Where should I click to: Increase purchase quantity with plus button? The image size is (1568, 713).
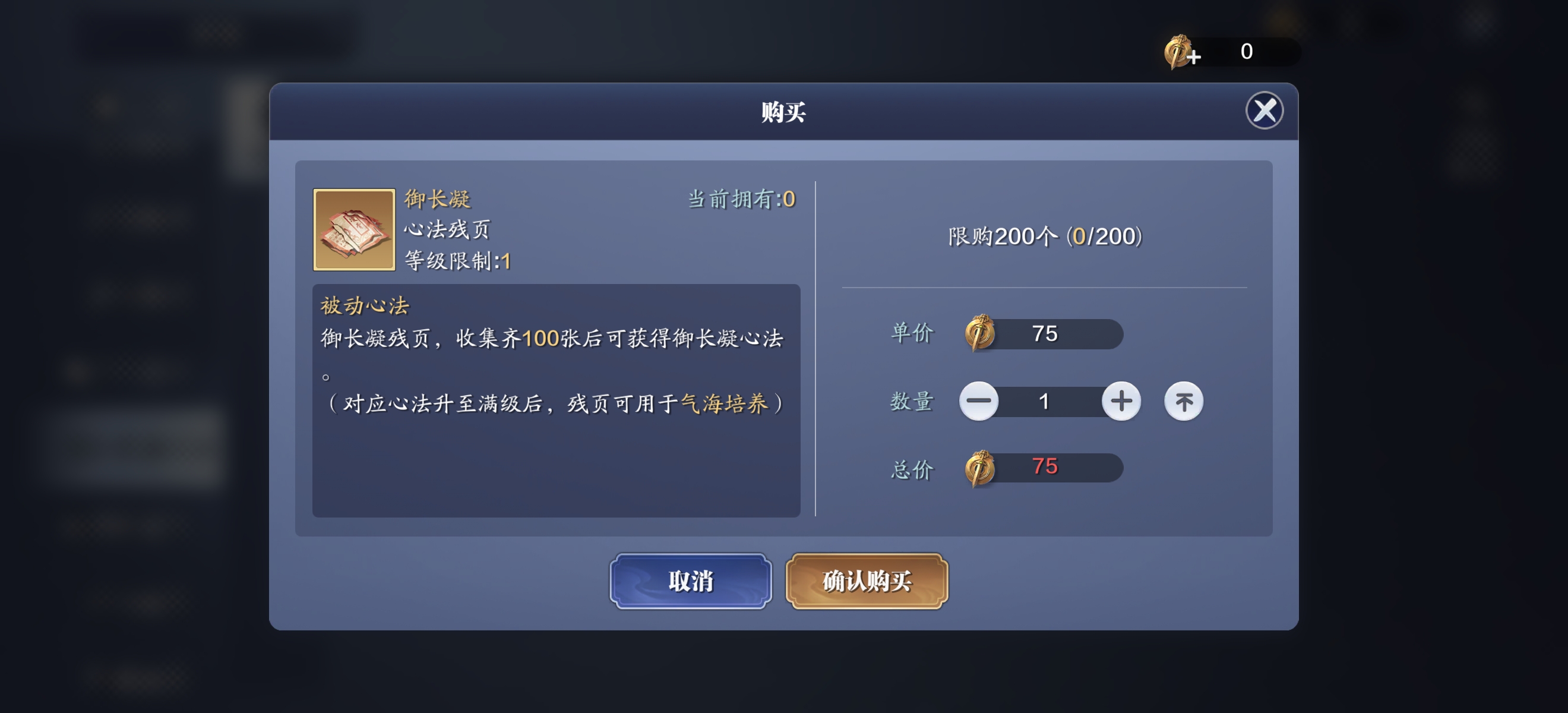coord(1121,400)
